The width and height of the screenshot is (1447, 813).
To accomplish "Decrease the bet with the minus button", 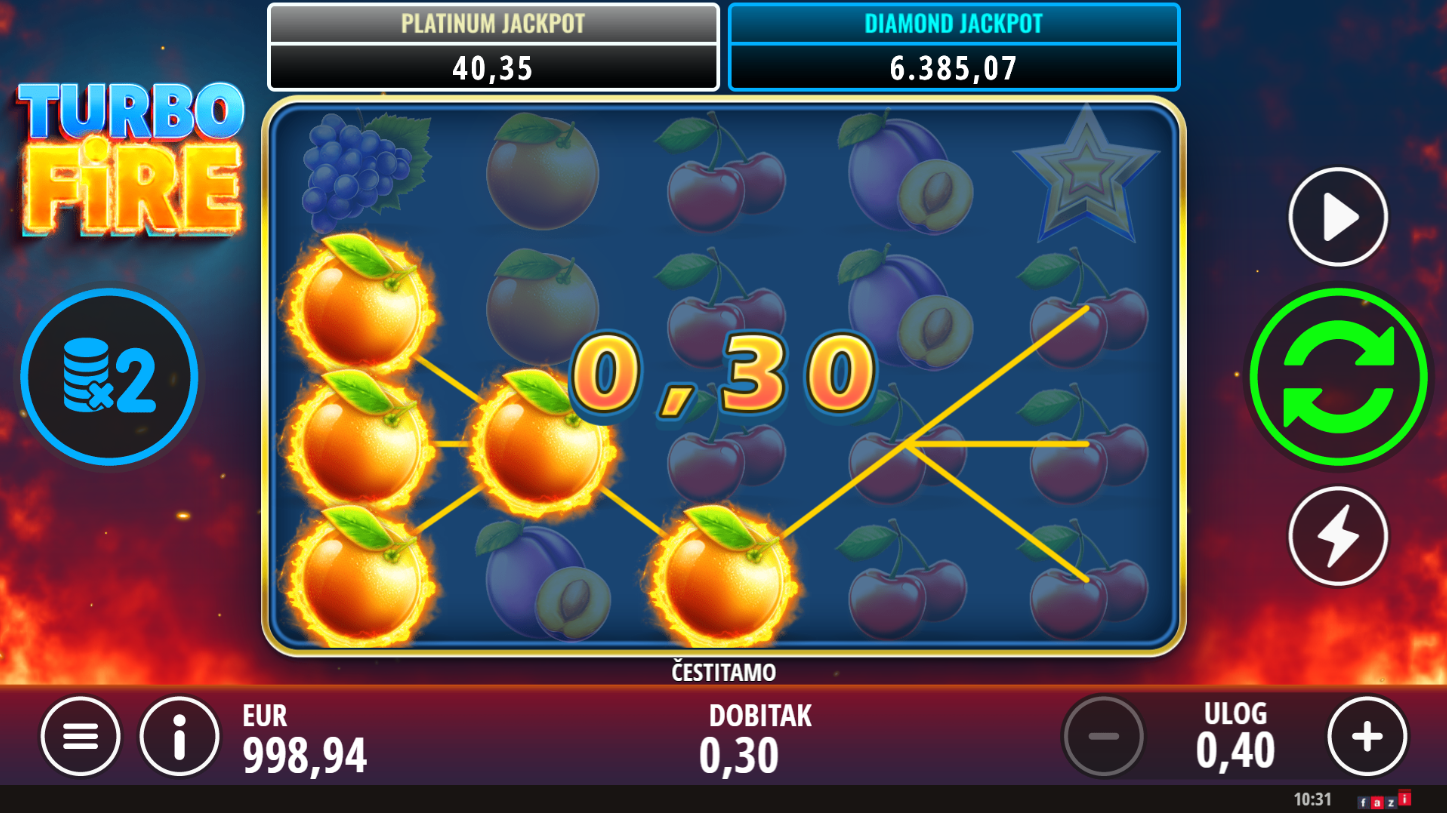I will point(1103,737).
